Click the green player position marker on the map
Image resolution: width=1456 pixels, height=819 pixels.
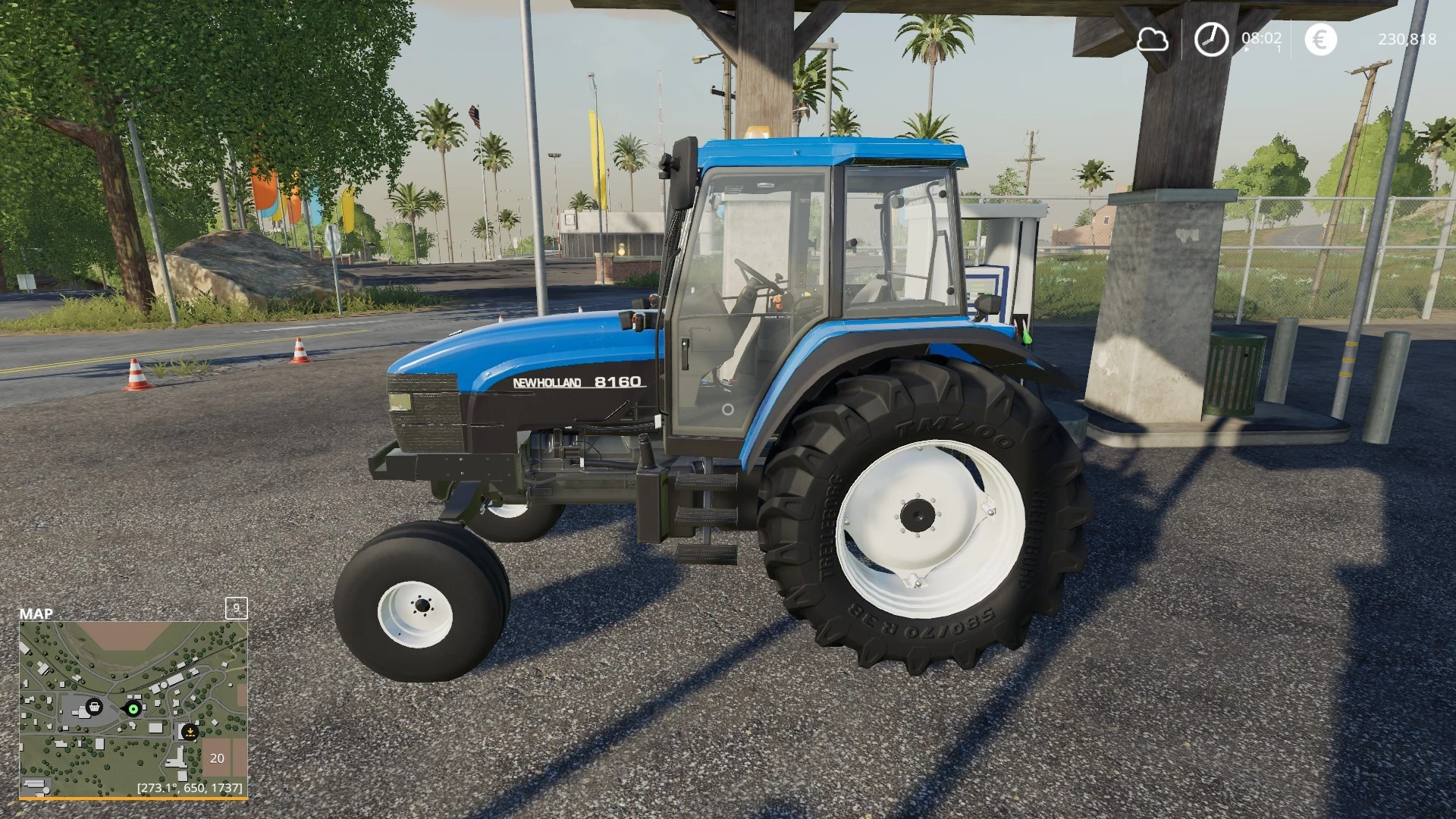point(133,708)
